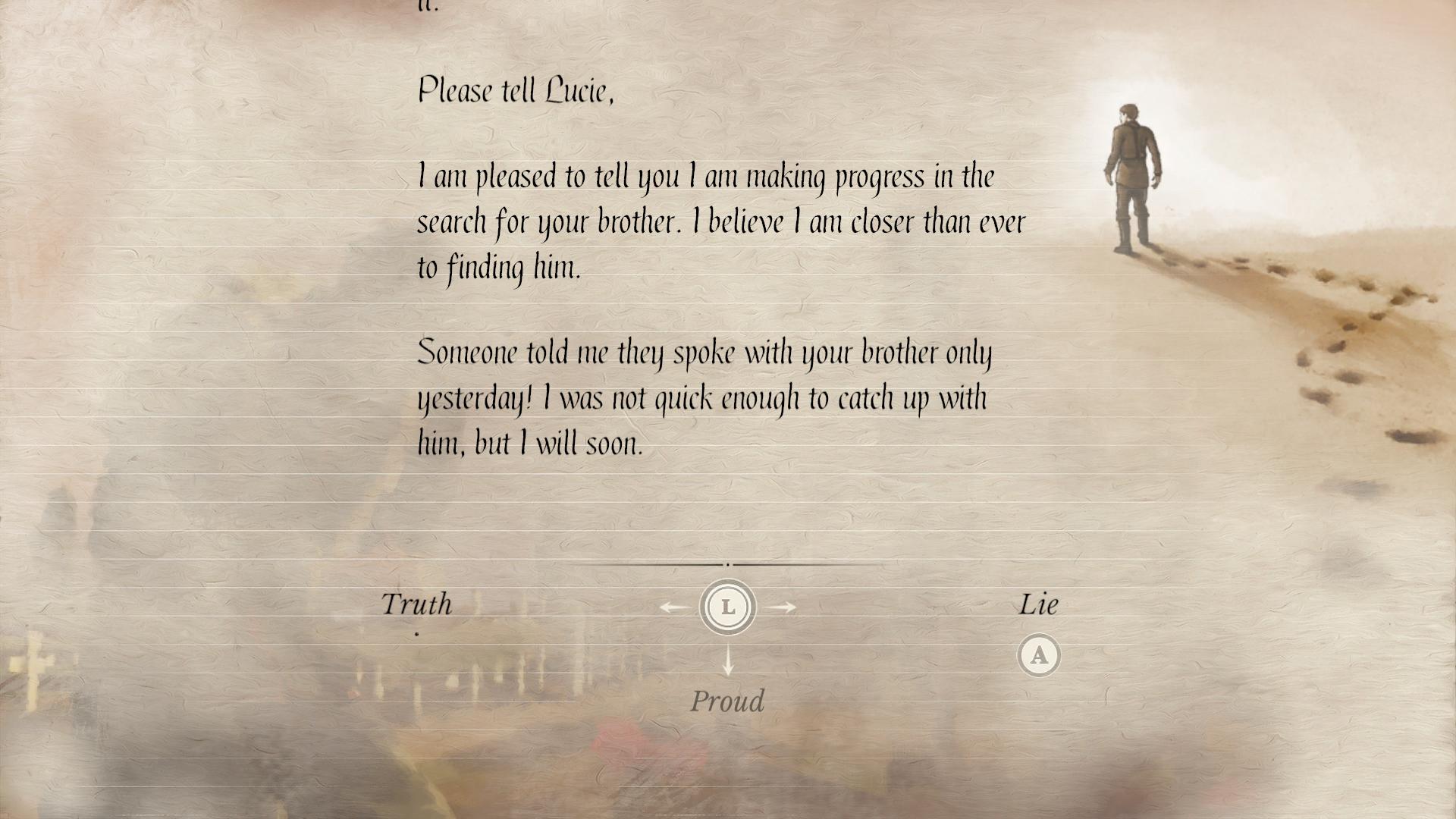Choose the Truth option
Image resolution: width=1456 pixels, height=819 pixels.
[x=416, y=604]
